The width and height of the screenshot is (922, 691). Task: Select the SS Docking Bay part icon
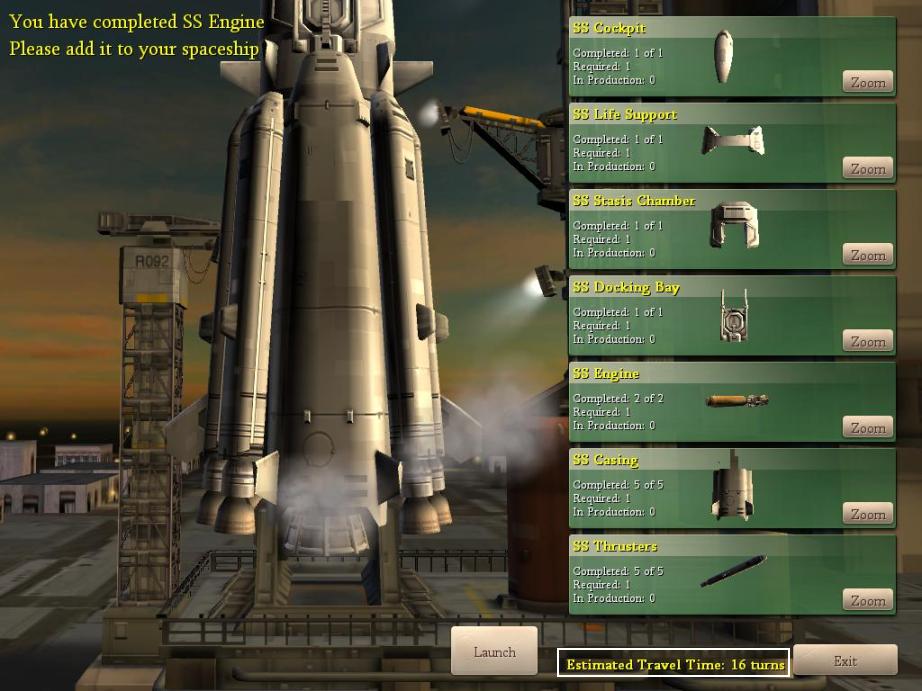pos(733,316)
